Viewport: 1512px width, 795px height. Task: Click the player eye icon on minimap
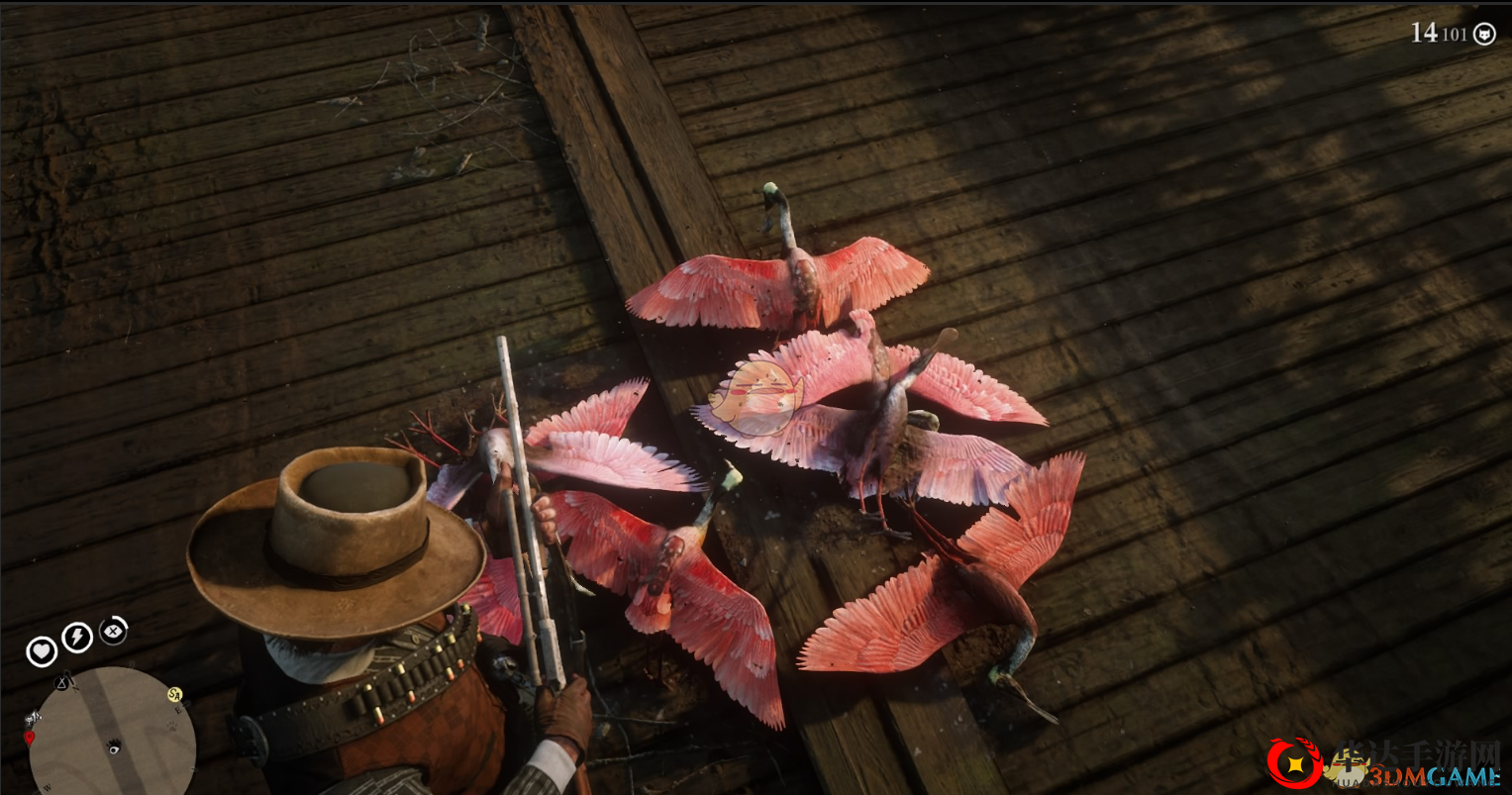tap(113, 745)
